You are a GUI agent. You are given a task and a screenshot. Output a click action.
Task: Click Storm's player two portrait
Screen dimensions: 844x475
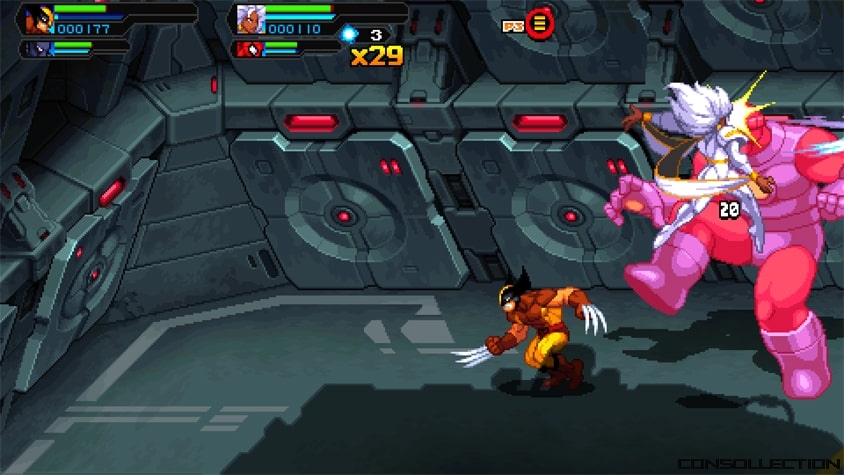[x=249, y=19]
